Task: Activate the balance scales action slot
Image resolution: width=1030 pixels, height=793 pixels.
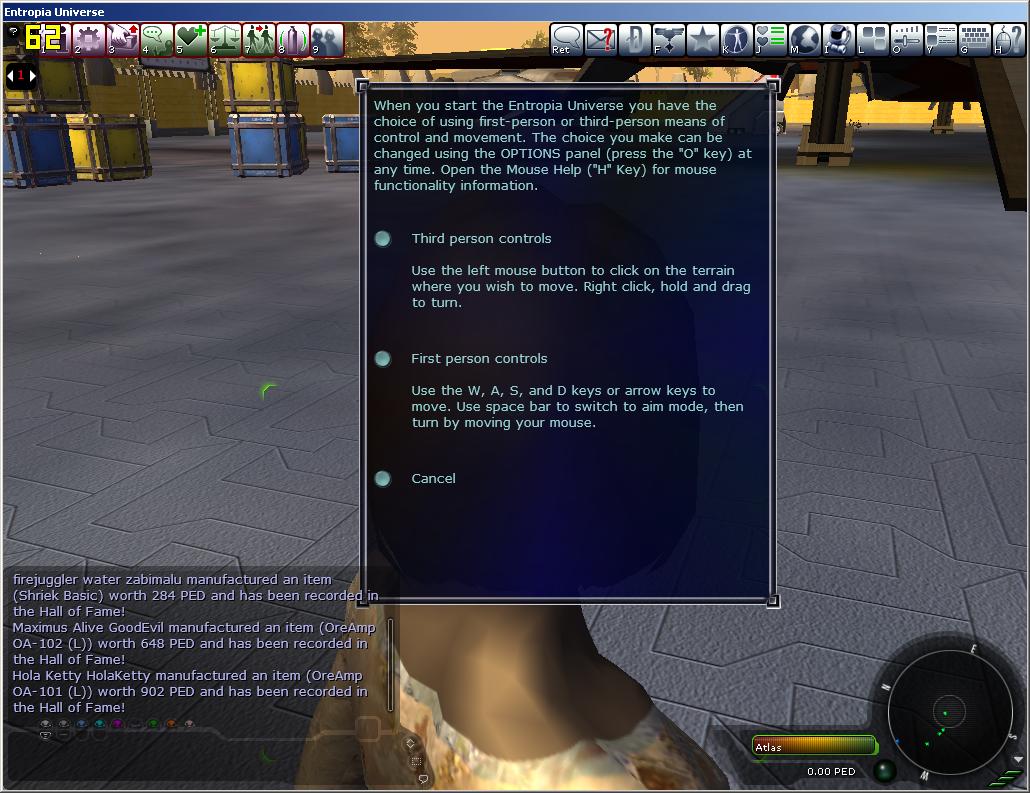Action: tap(224, 39)
